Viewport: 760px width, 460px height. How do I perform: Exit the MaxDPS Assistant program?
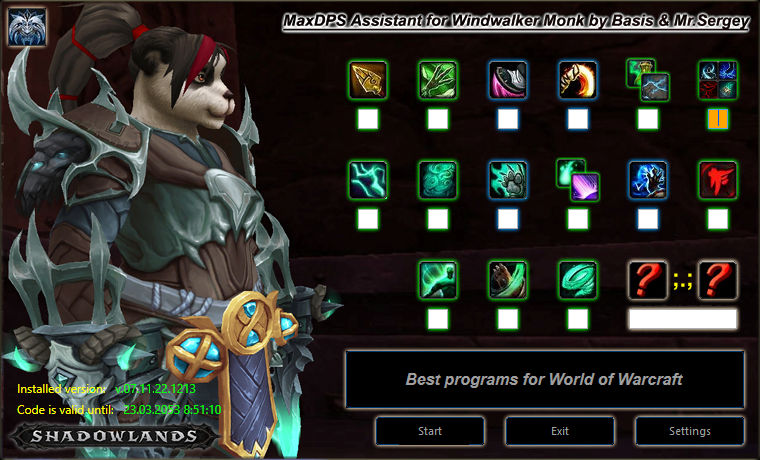560,431
